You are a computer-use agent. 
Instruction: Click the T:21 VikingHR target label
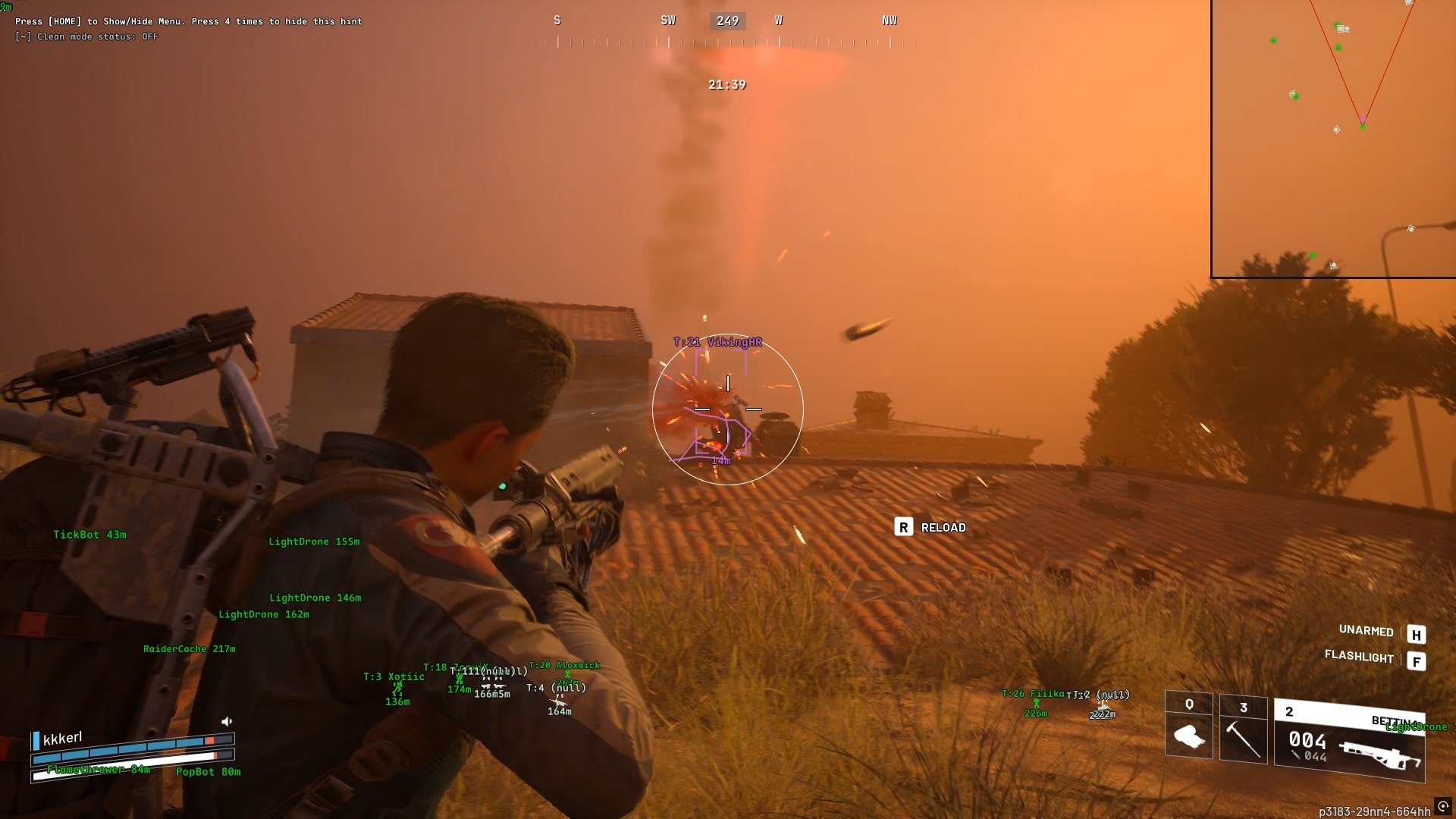716,342
